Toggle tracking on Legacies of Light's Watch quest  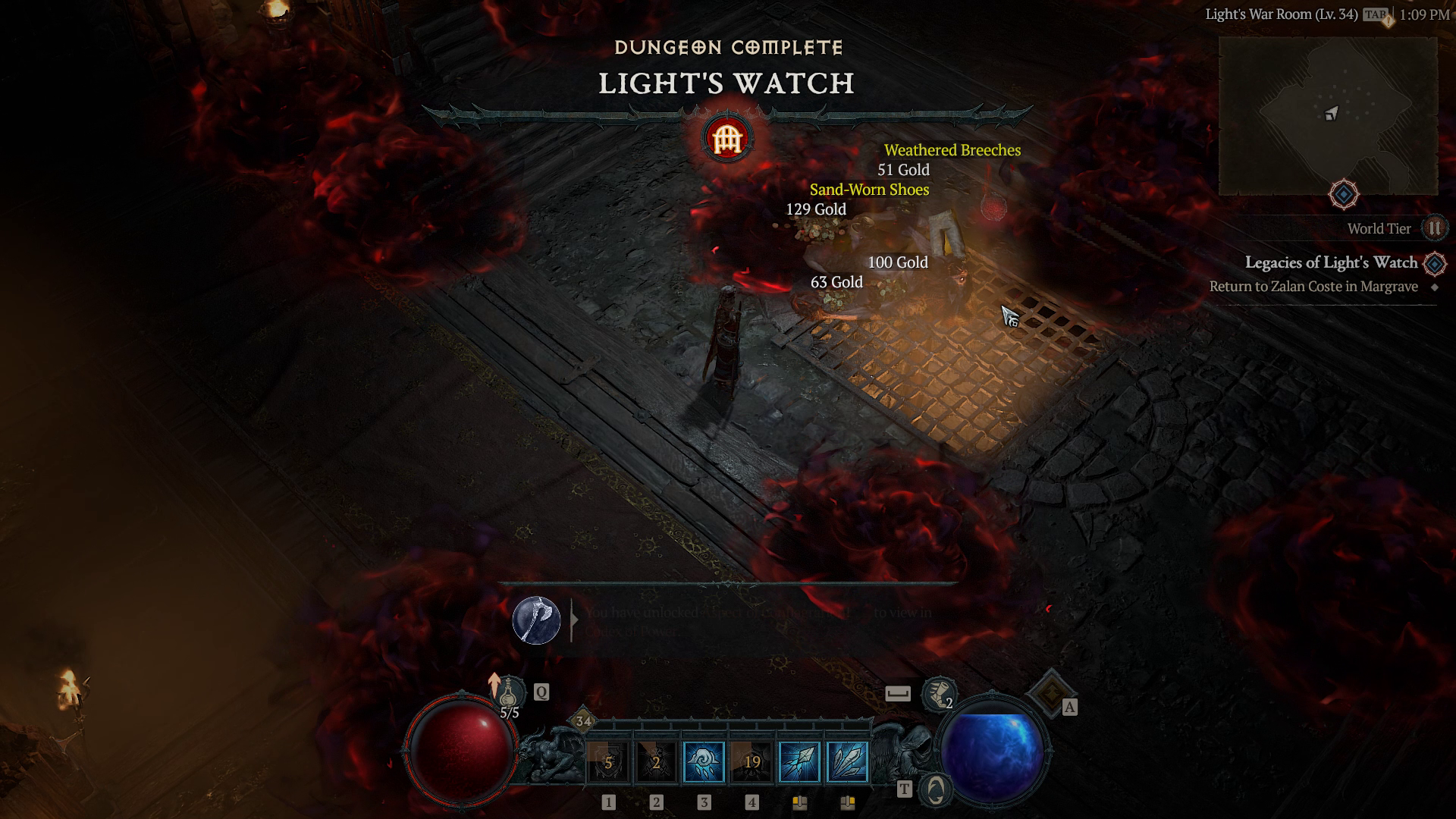[x=1435, y=262]
